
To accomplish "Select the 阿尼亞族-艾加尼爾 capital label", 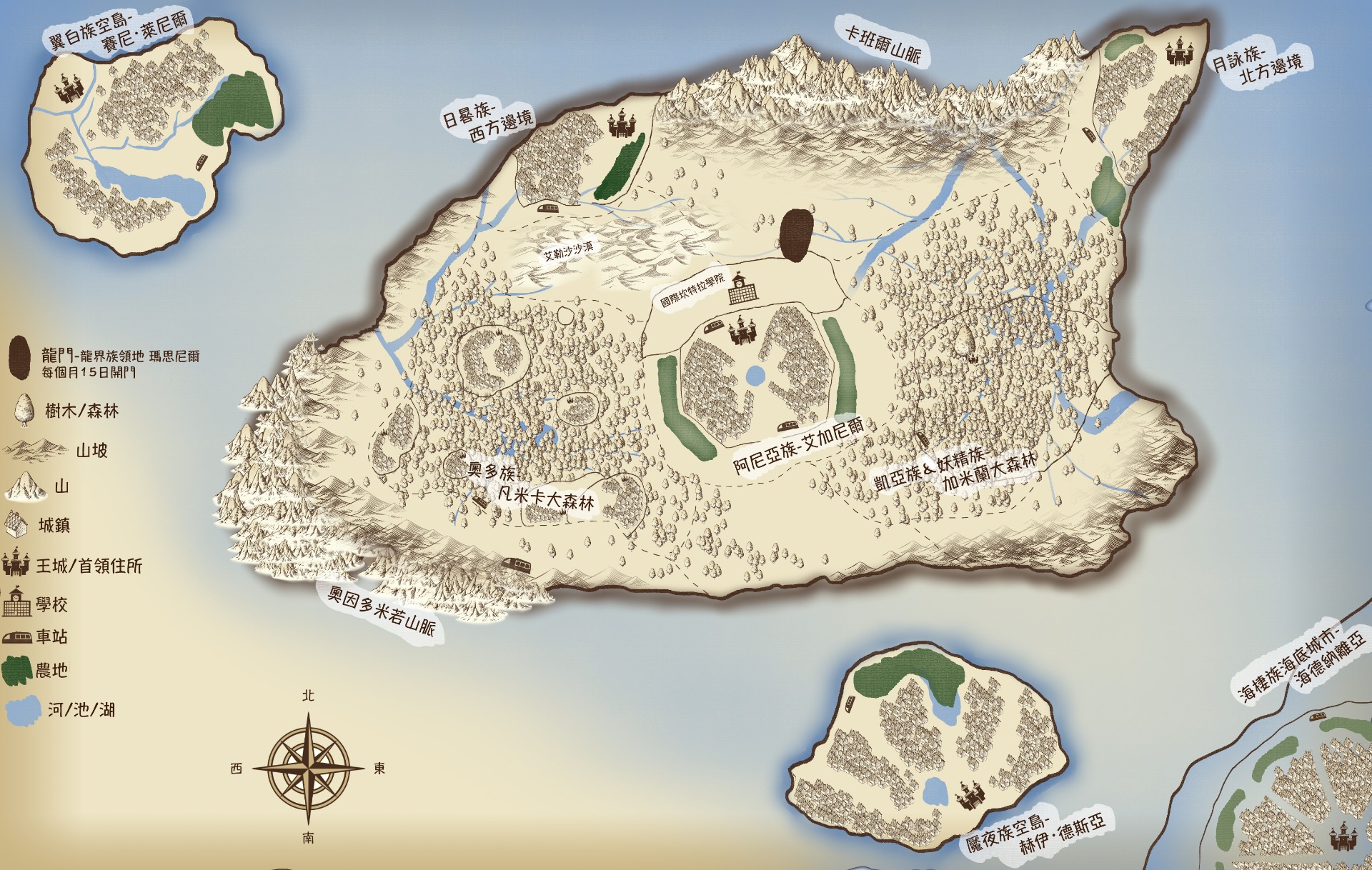I will coord(798,446).
